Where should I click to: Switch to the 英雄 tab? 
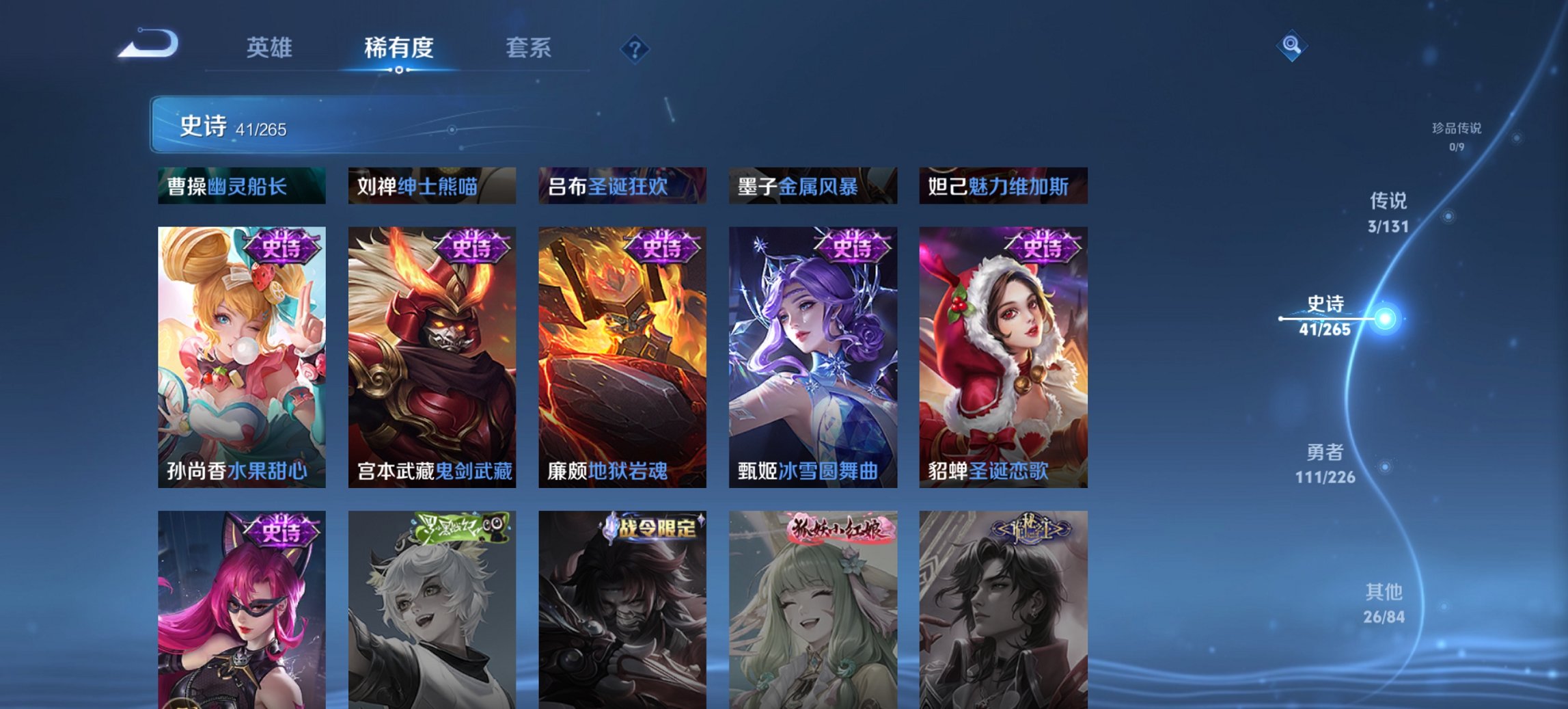(x=271, y=48)
